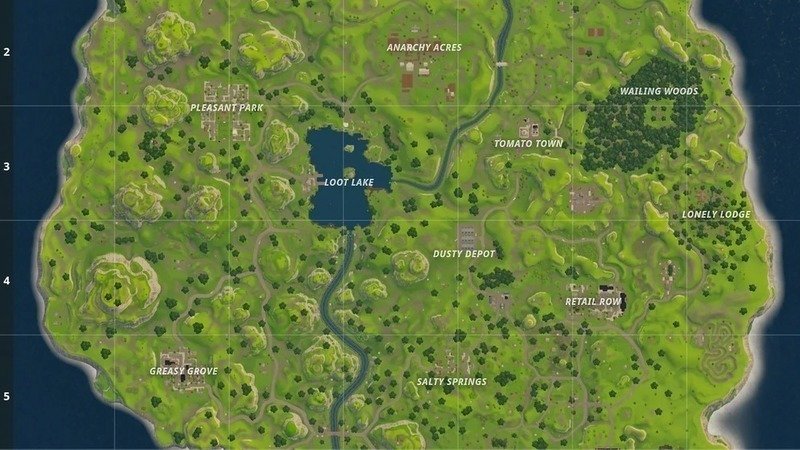
Task: Set a marker on Retail Row label
Action: pyautogui.click(x=594, y=301)
